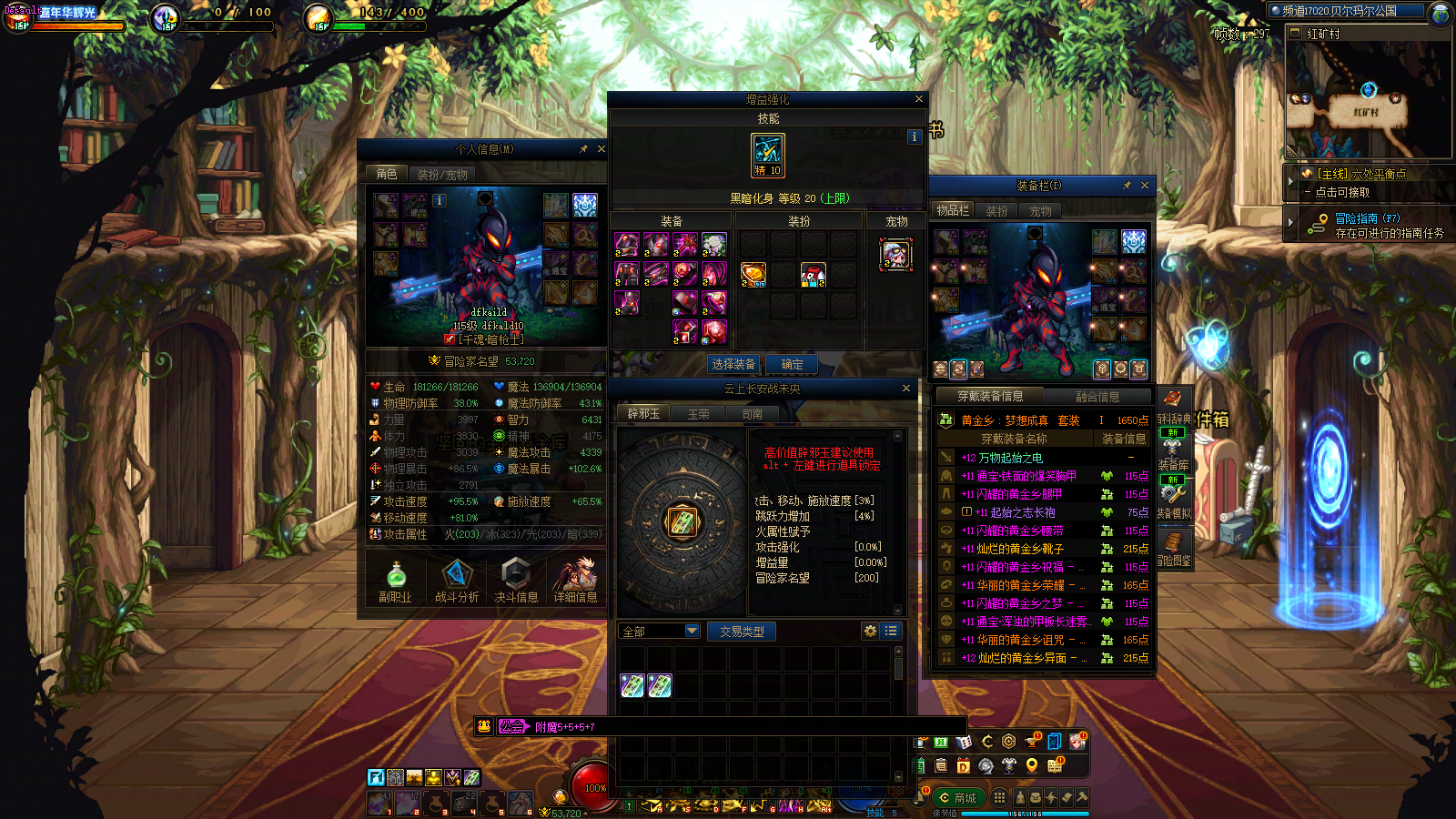This screenshot has width=1456, height=819.
Task: Close the 个人信息 character window
Action: 601,148
